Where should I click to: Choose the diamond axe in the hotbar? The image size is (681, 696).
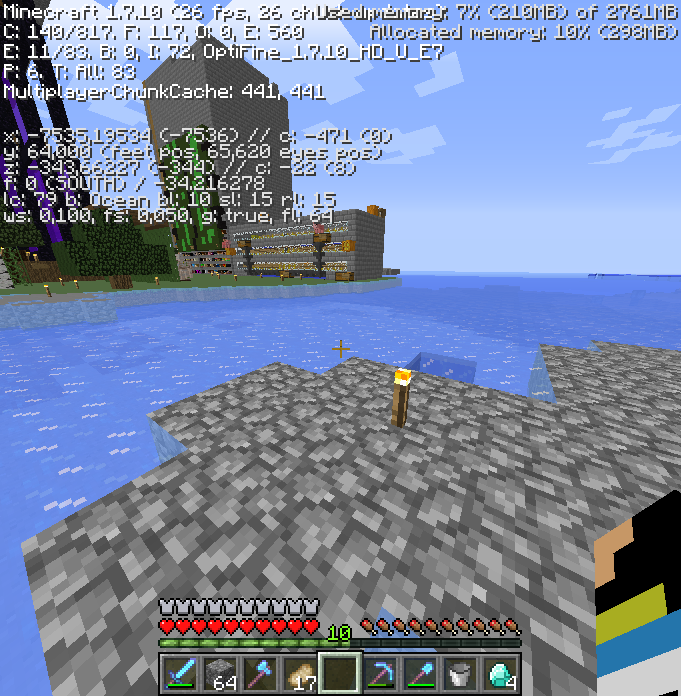261,672
